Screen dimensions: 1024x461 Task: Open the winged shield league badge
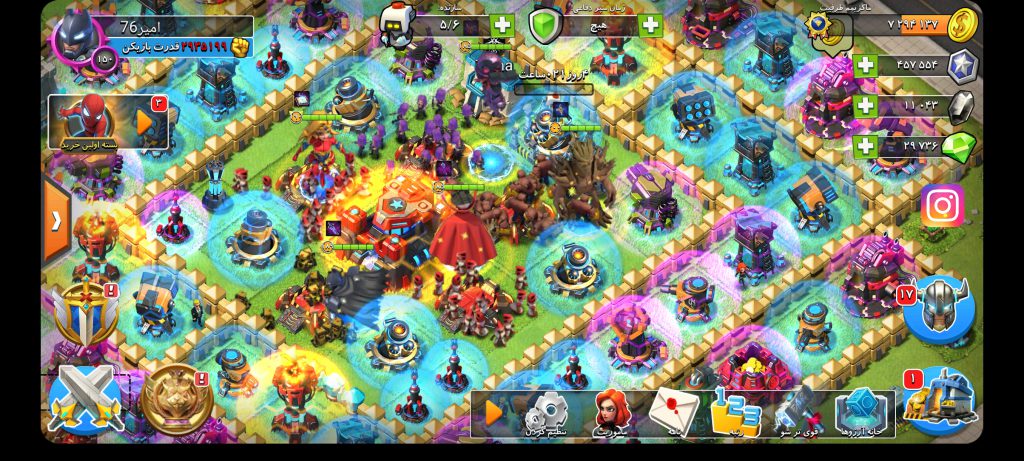click(x=84, y=315)
